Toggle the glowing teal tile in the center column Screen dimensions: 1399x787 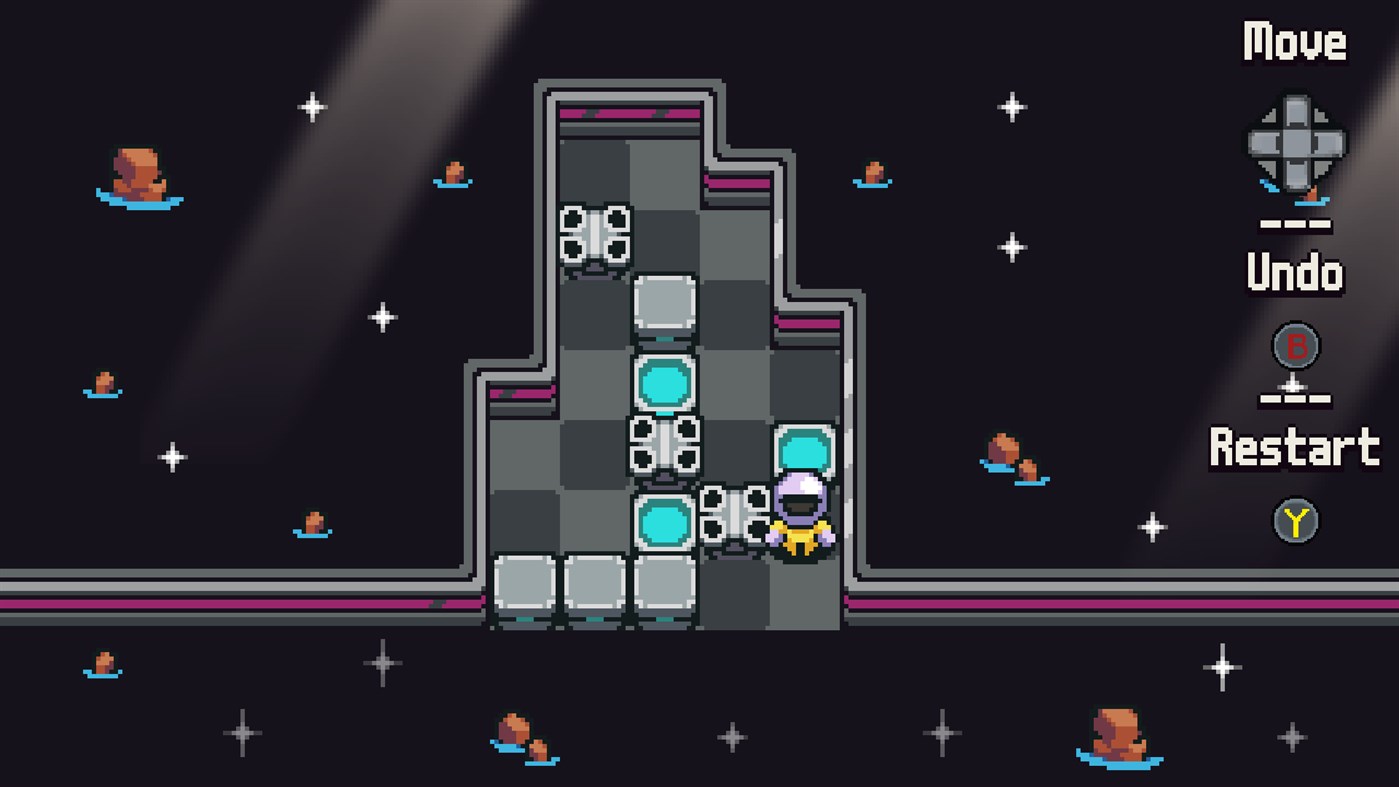click(665, 380)
